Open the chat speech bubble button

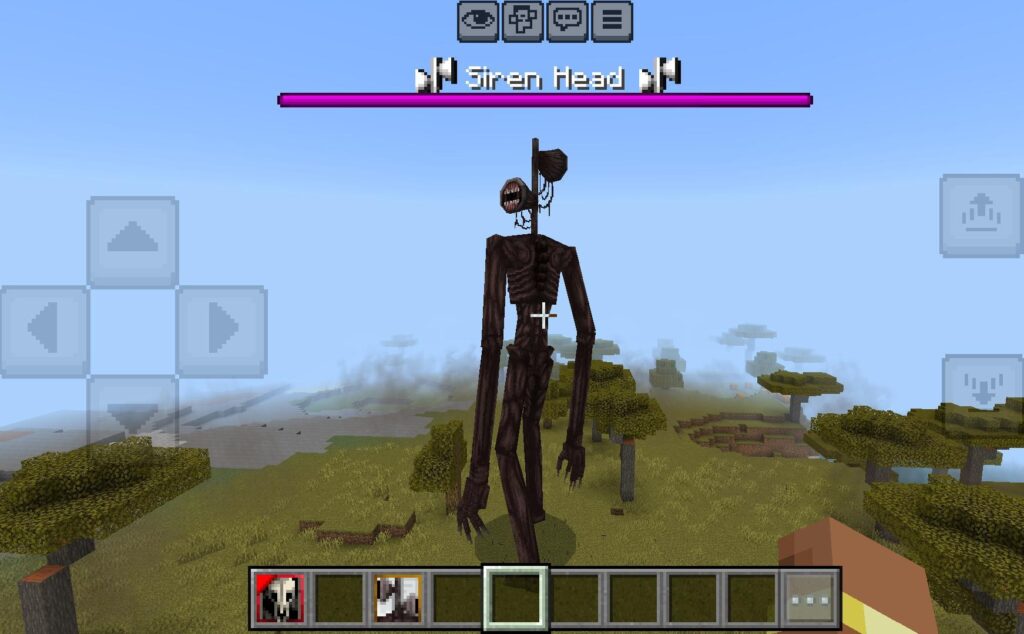tap(567, 21)
